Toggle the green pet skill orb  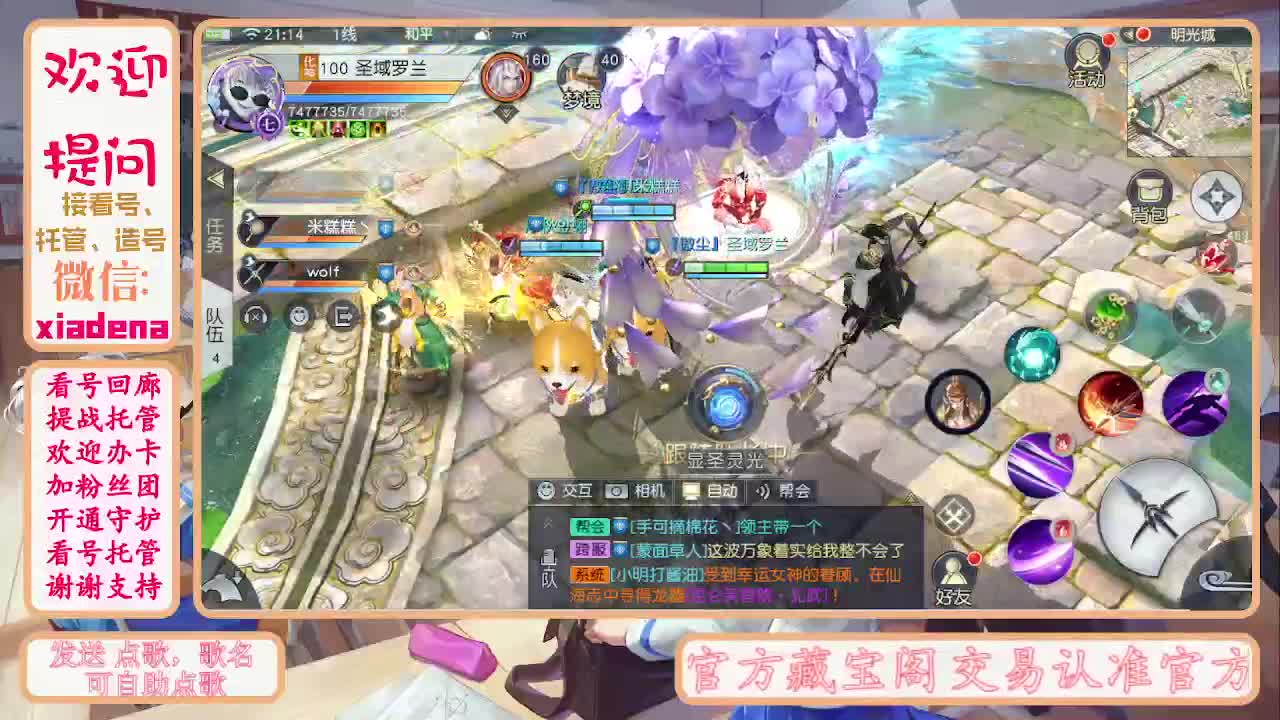pos(1107,314)
